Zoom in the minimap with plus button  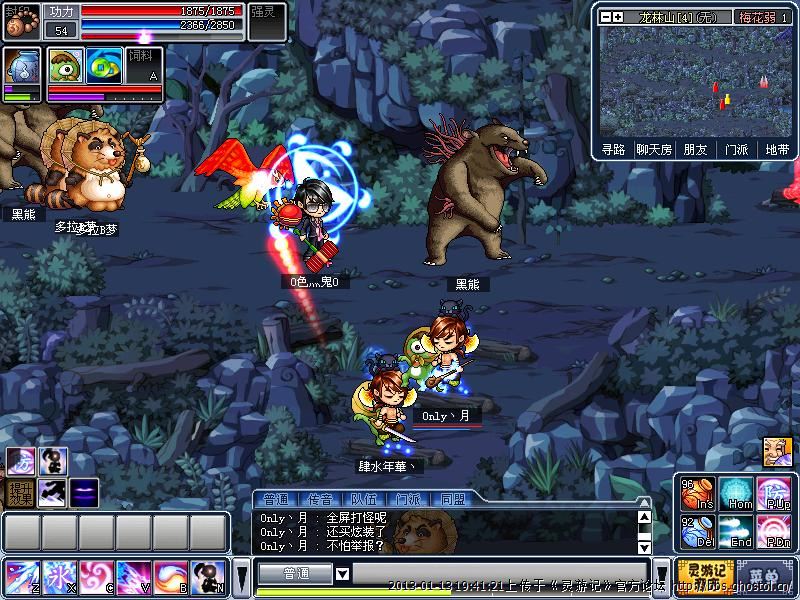point(619,17)
